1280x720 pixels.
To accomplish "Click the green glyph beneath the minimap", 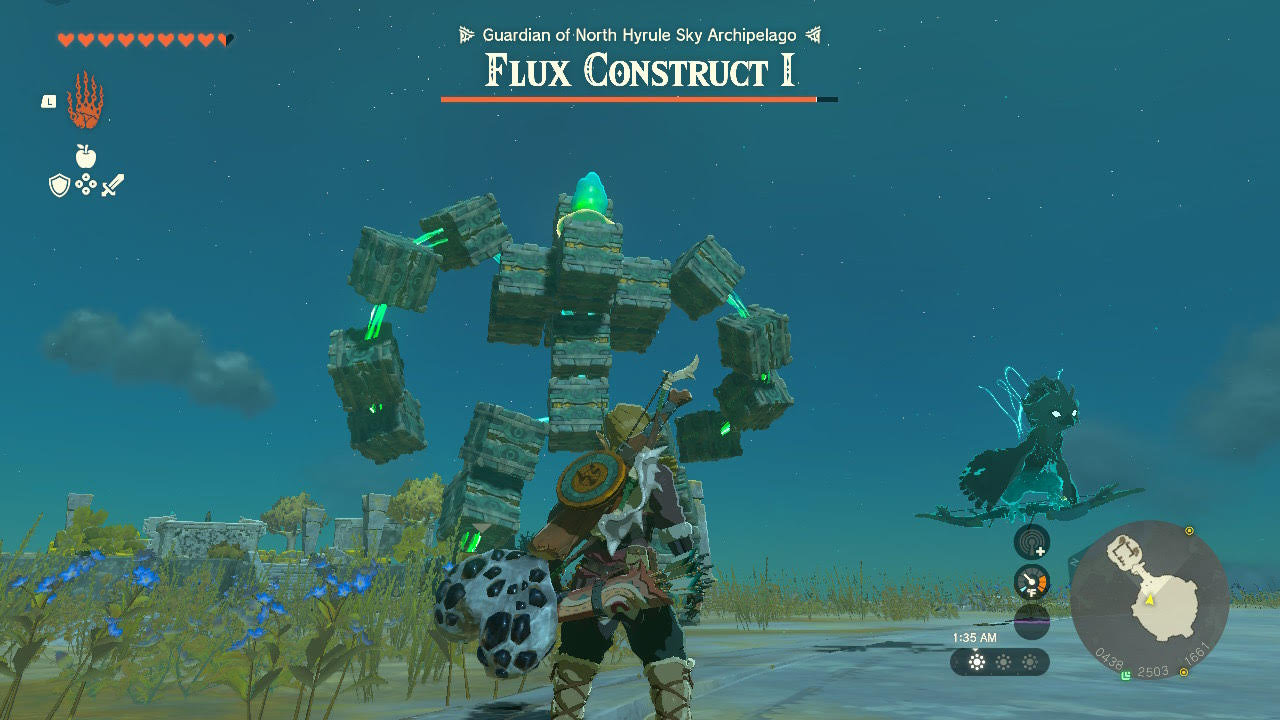I will pos(1127,672).
